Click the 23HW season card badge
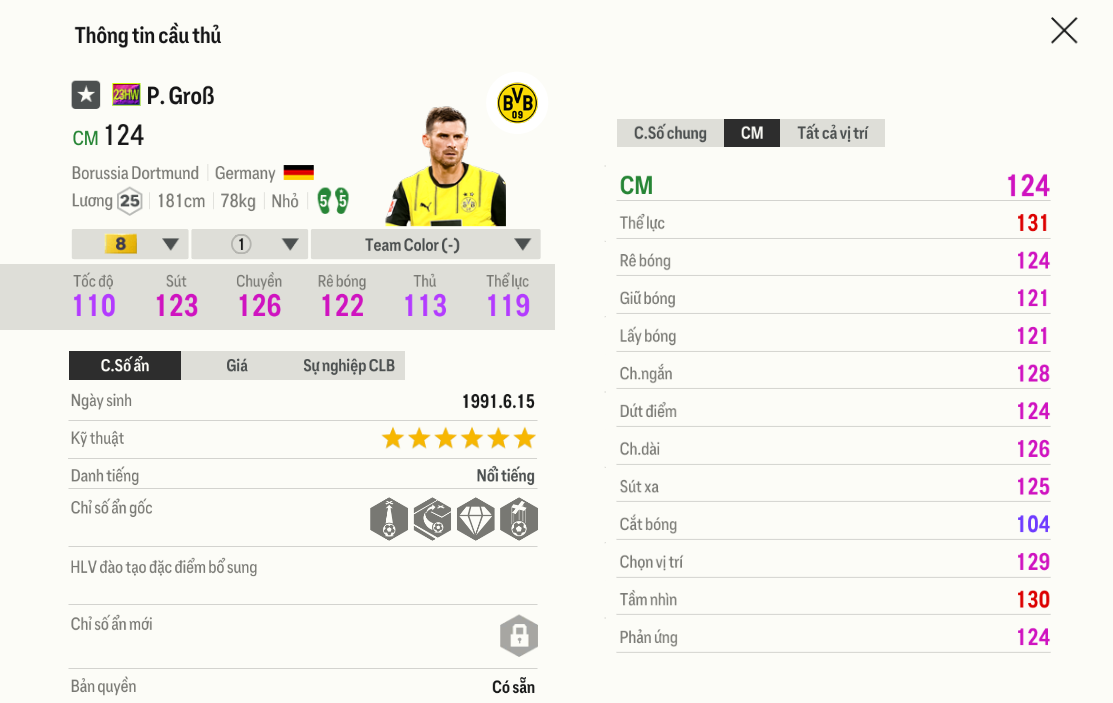1113x703 pixels. (126, 95)
